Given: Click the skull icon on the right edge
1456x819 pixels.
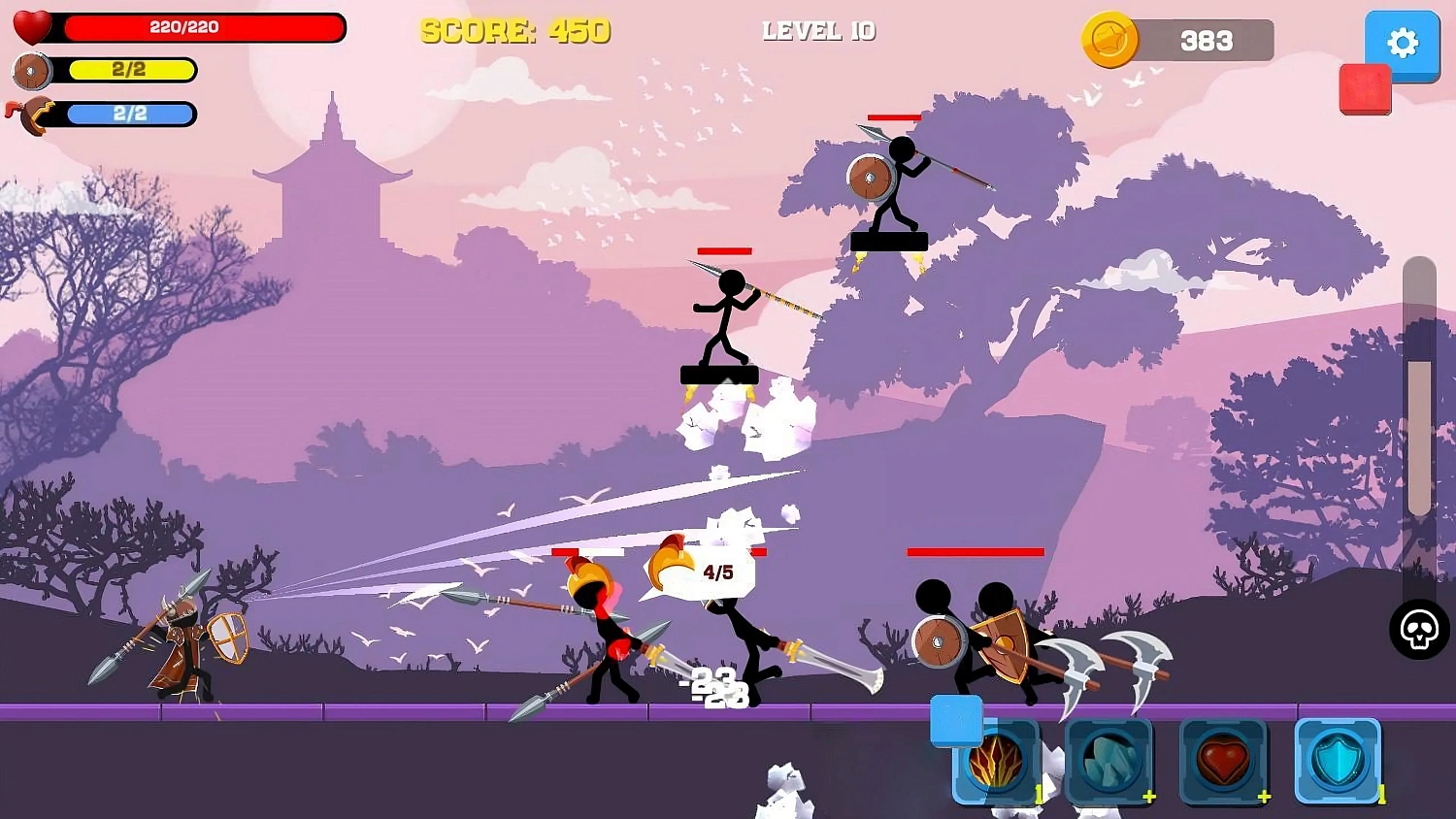Looking at the screenshot, I should 1418,633.
